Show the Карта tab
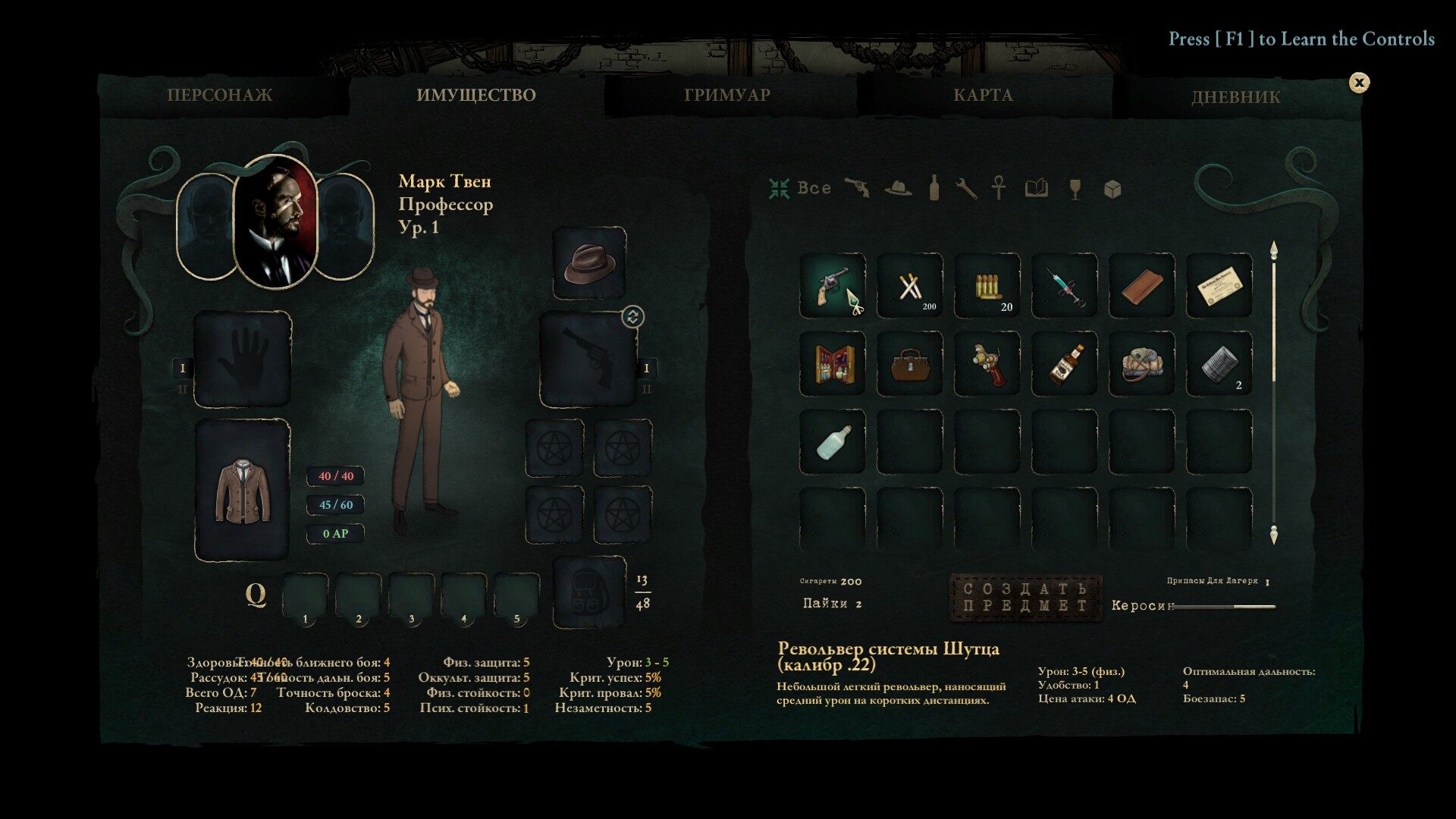 [x=982, y=96]
